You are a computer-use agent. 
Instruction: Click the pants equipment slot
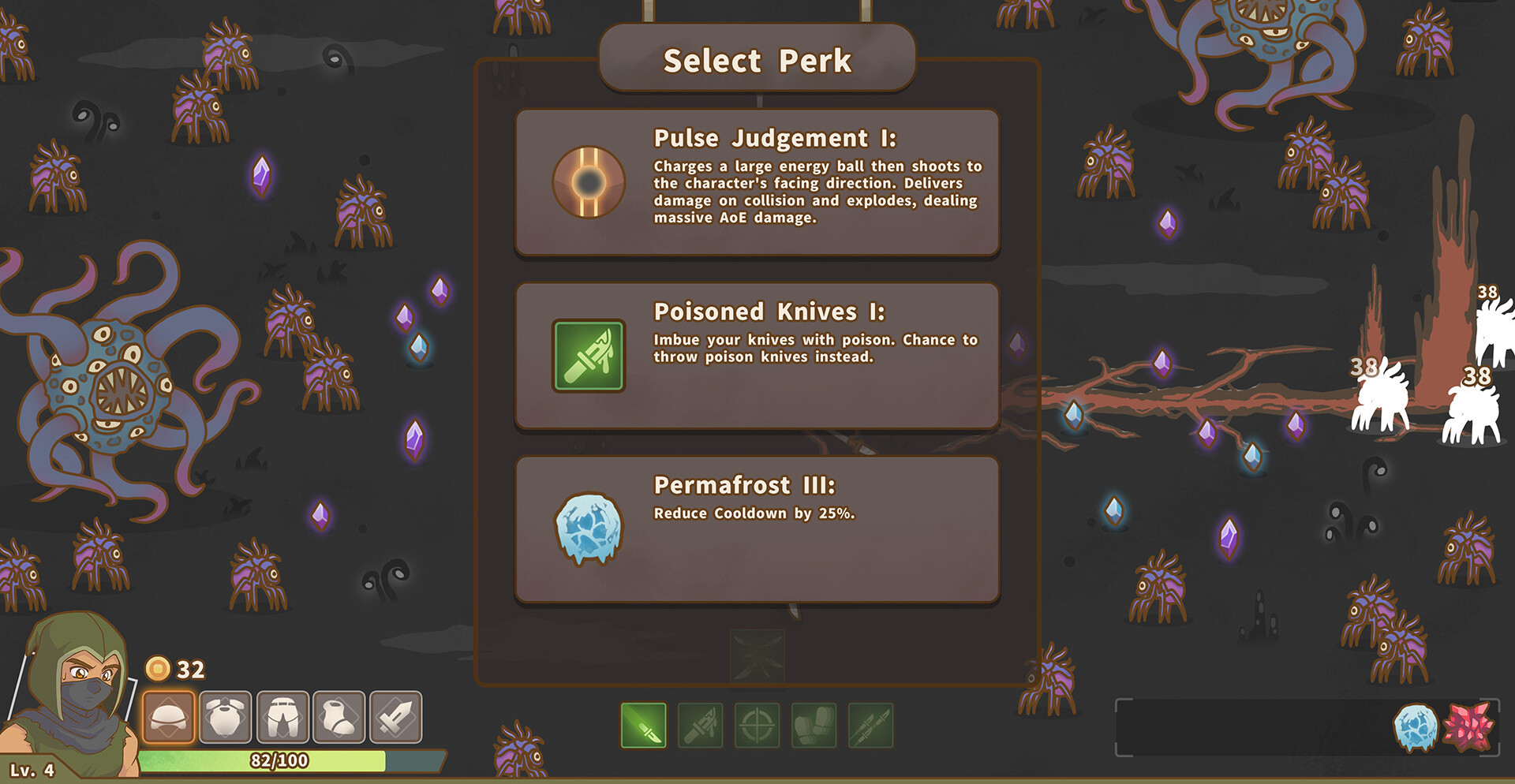[x=282, y=717]
